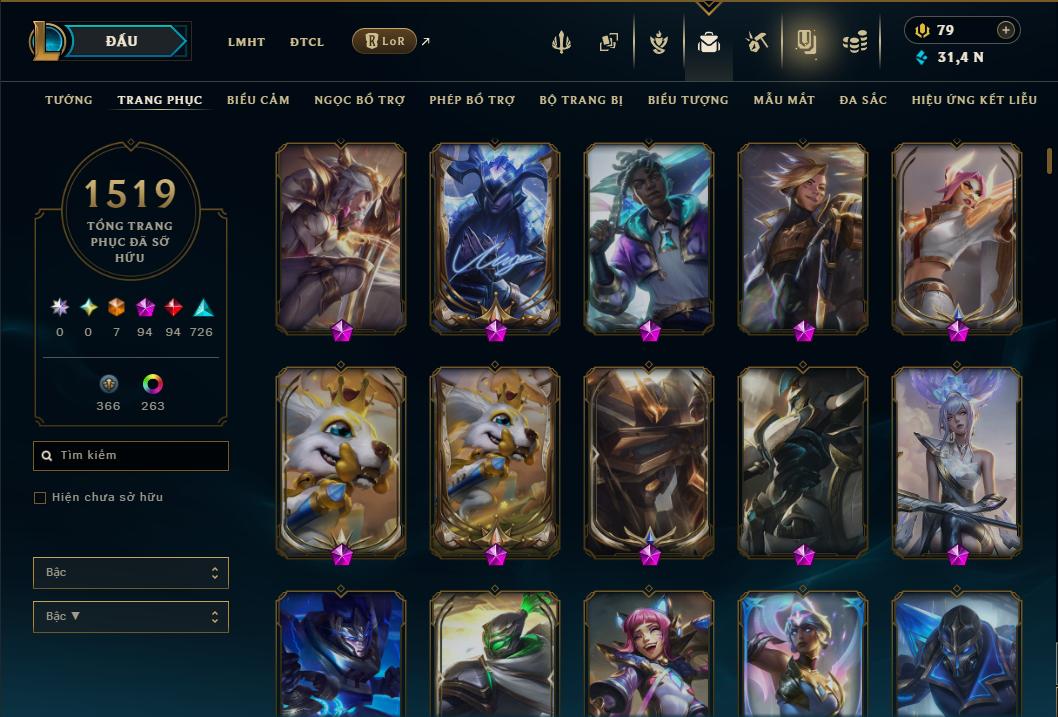Screen dimensions: 1058x717
Task: Switch to the BIỂU CẢM tab
Action: [x=258, y=100]
